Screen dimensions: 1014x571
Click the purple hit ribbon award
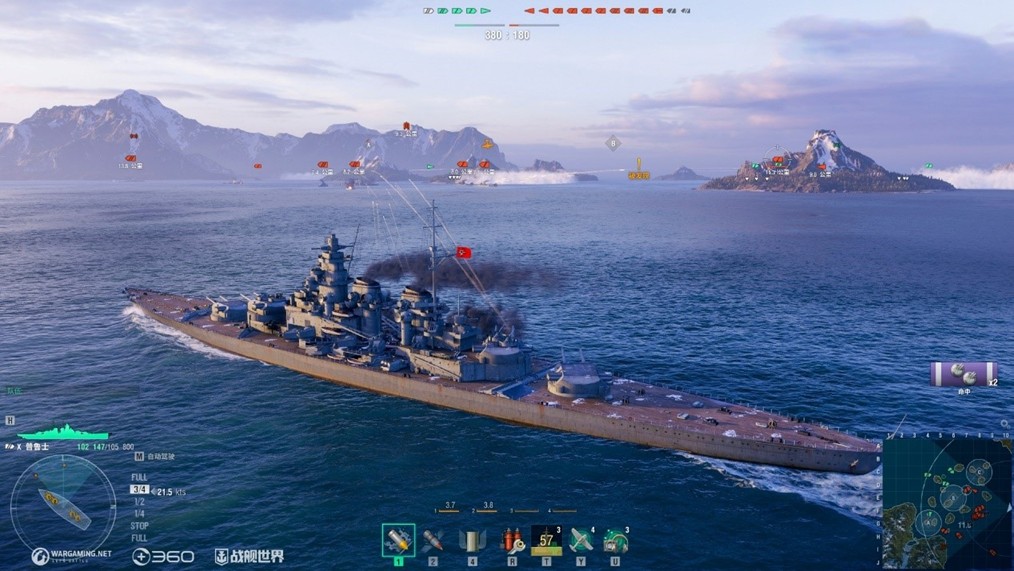[x=964, y=374]
